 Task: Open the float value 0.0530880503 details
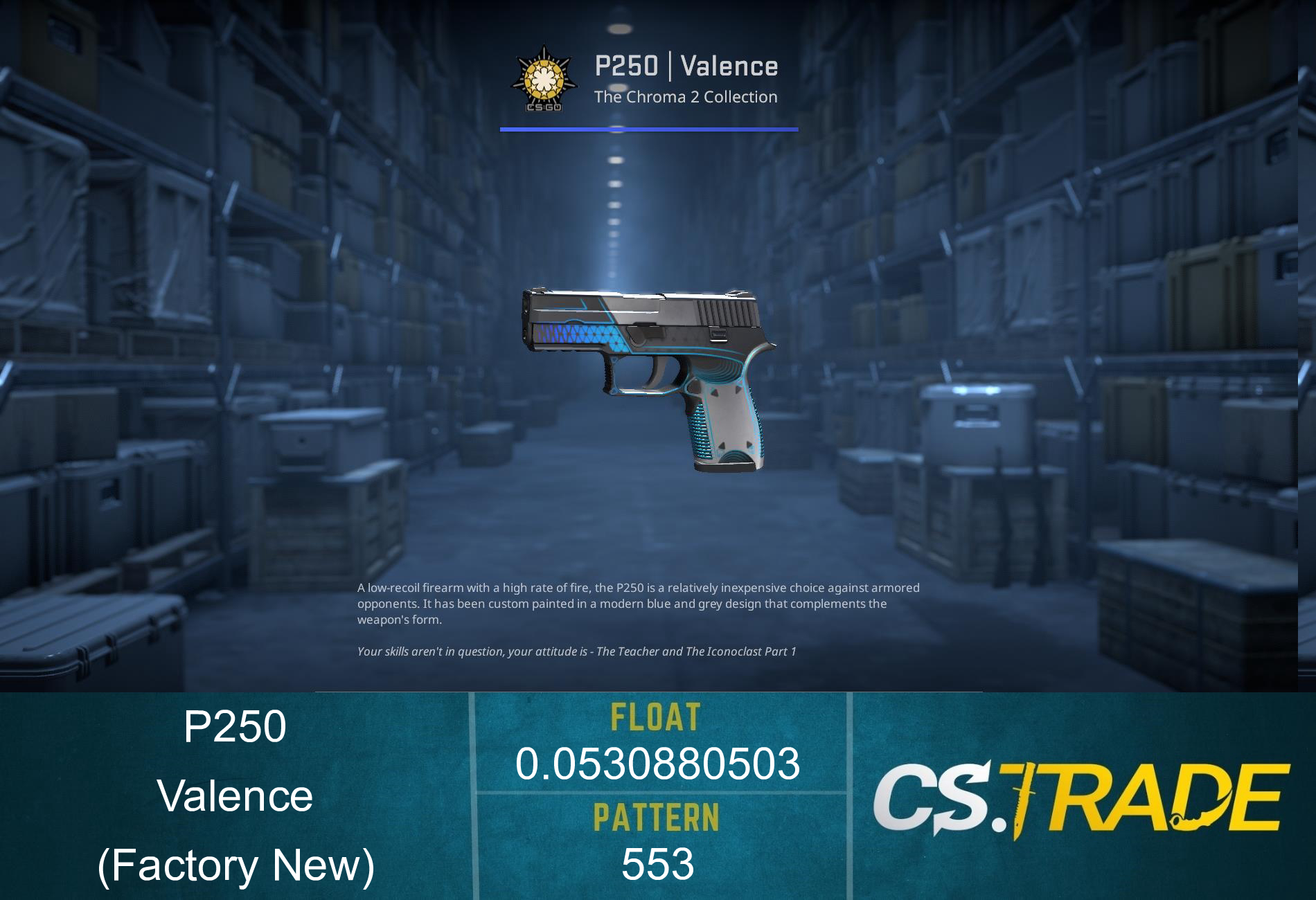[657, 765]
